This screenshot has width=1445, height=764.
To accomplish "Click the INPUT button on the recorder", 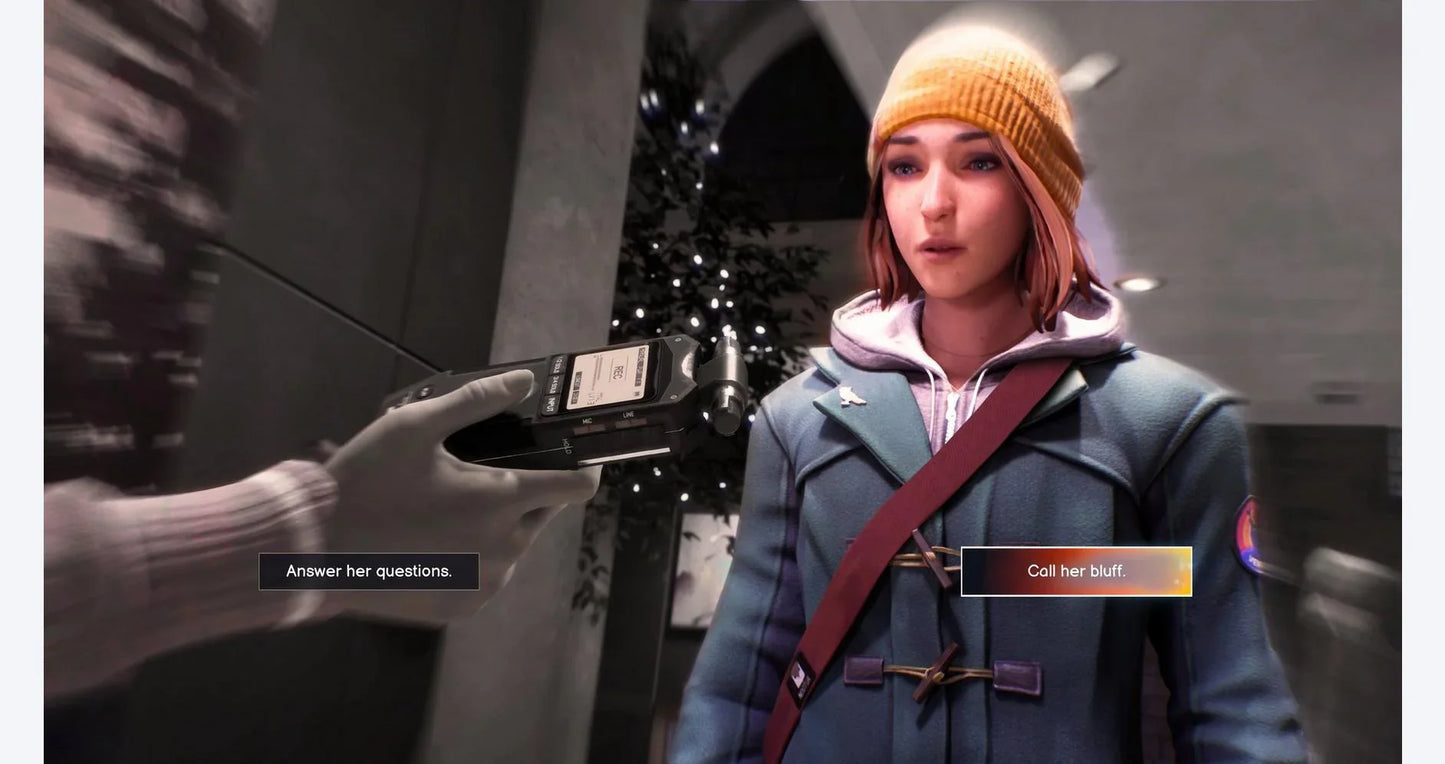I will tap(551, 406).
